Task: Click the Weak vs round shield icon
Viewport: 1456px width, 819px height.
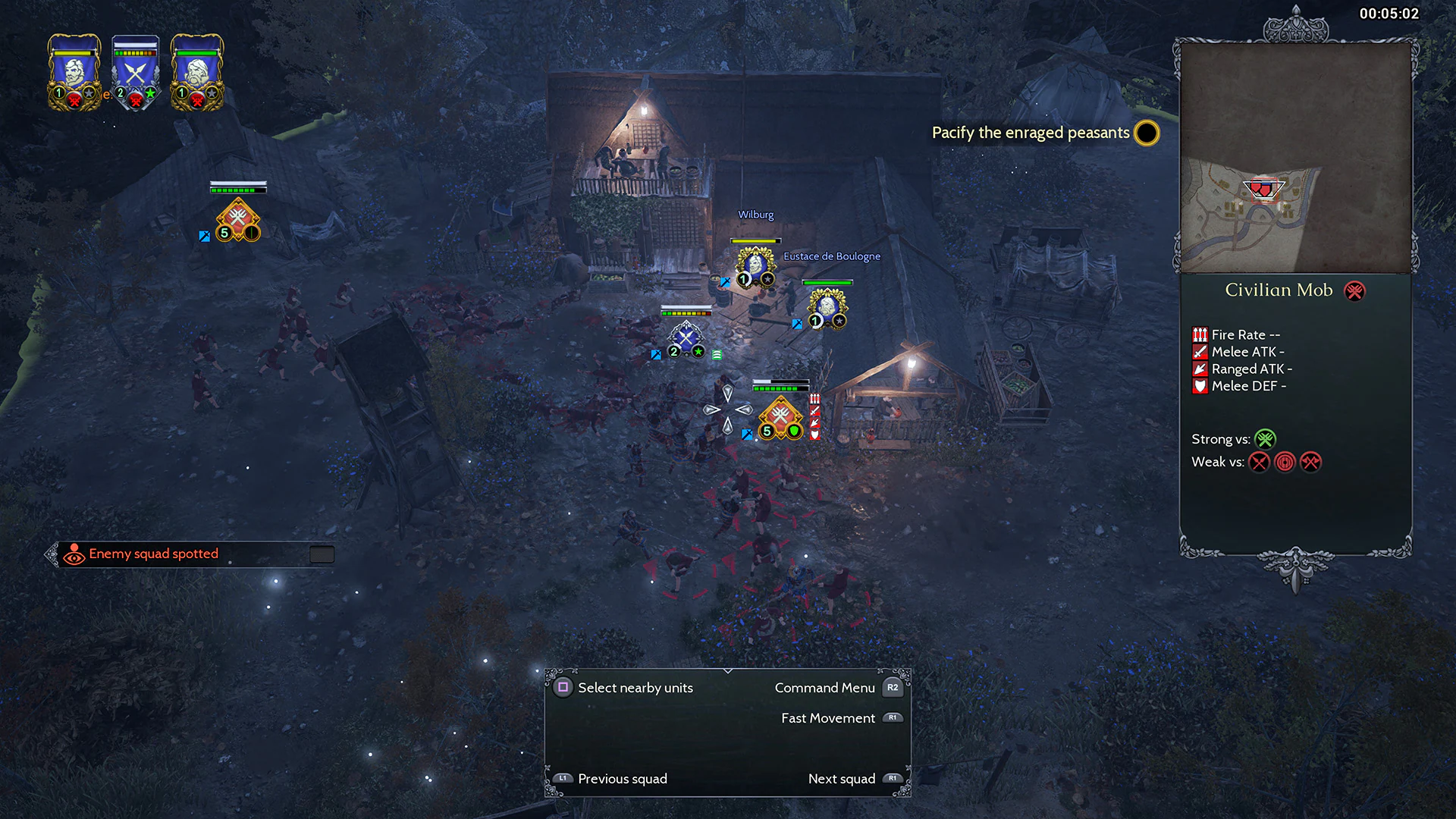Action: point(1285,462)
